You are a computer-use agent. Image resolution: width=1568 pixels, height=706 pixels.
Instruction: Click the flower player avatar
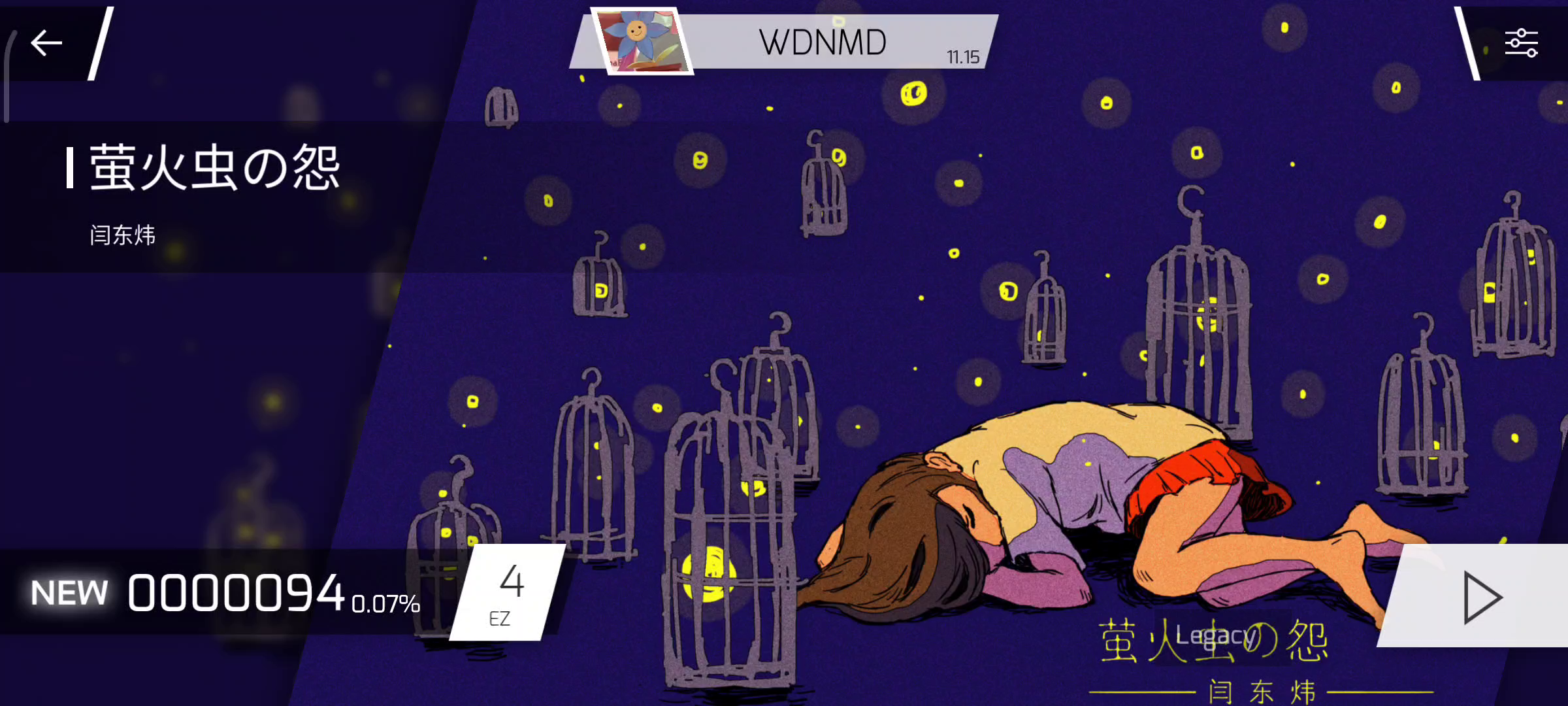tap(642, 42)
